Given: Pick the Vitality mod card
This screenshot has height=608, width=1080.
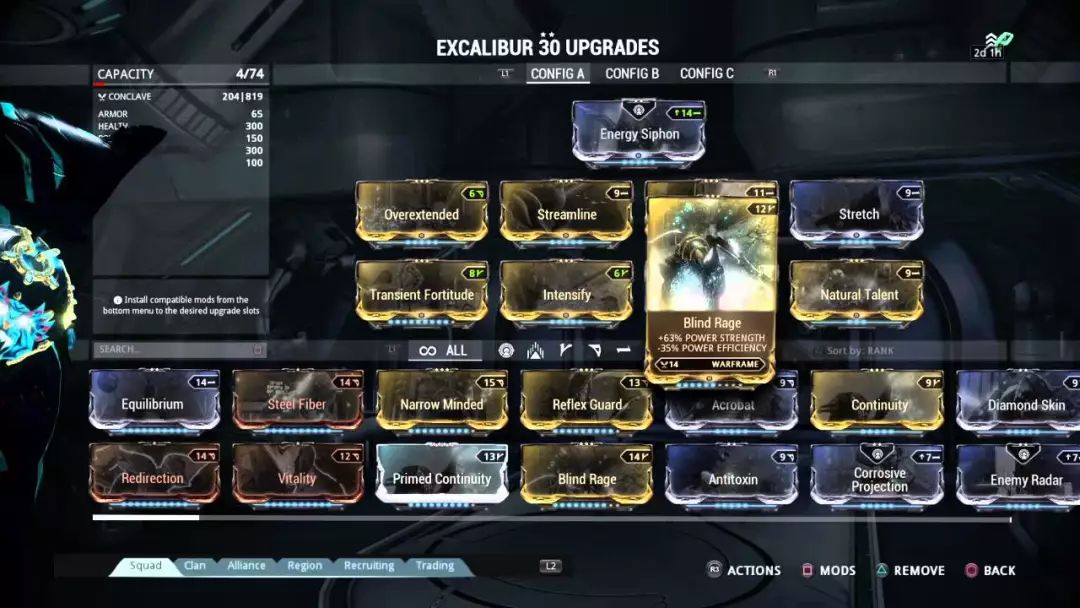Looking at the screenshot, I should (x=297, y=477).
